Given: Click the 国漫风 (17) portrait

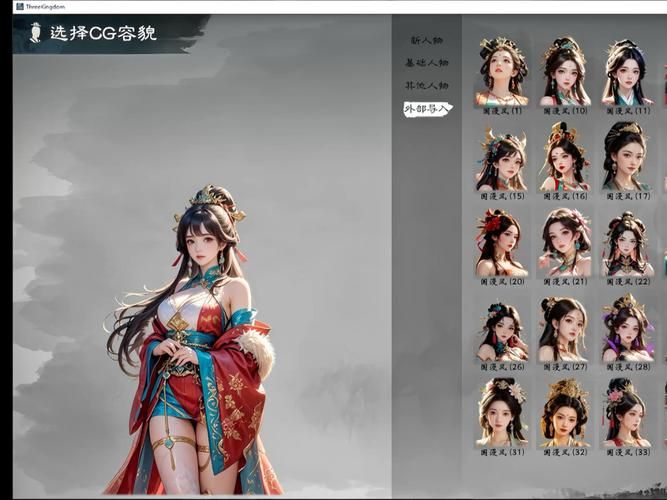Looking at the screenshot, I should pyautogui.click(x=627, y=157).
